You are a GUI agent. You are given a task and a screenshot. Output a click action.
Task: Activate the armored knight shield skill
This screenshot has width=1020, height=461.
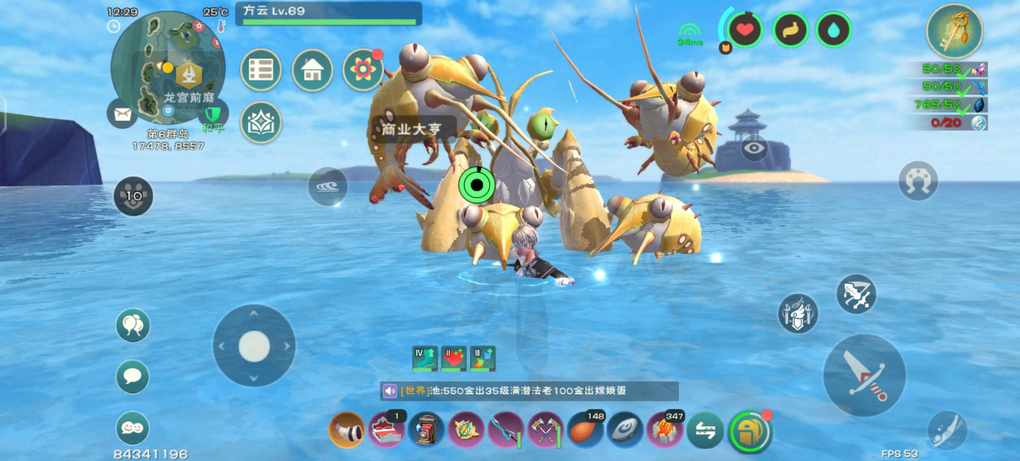coord(797,313)
